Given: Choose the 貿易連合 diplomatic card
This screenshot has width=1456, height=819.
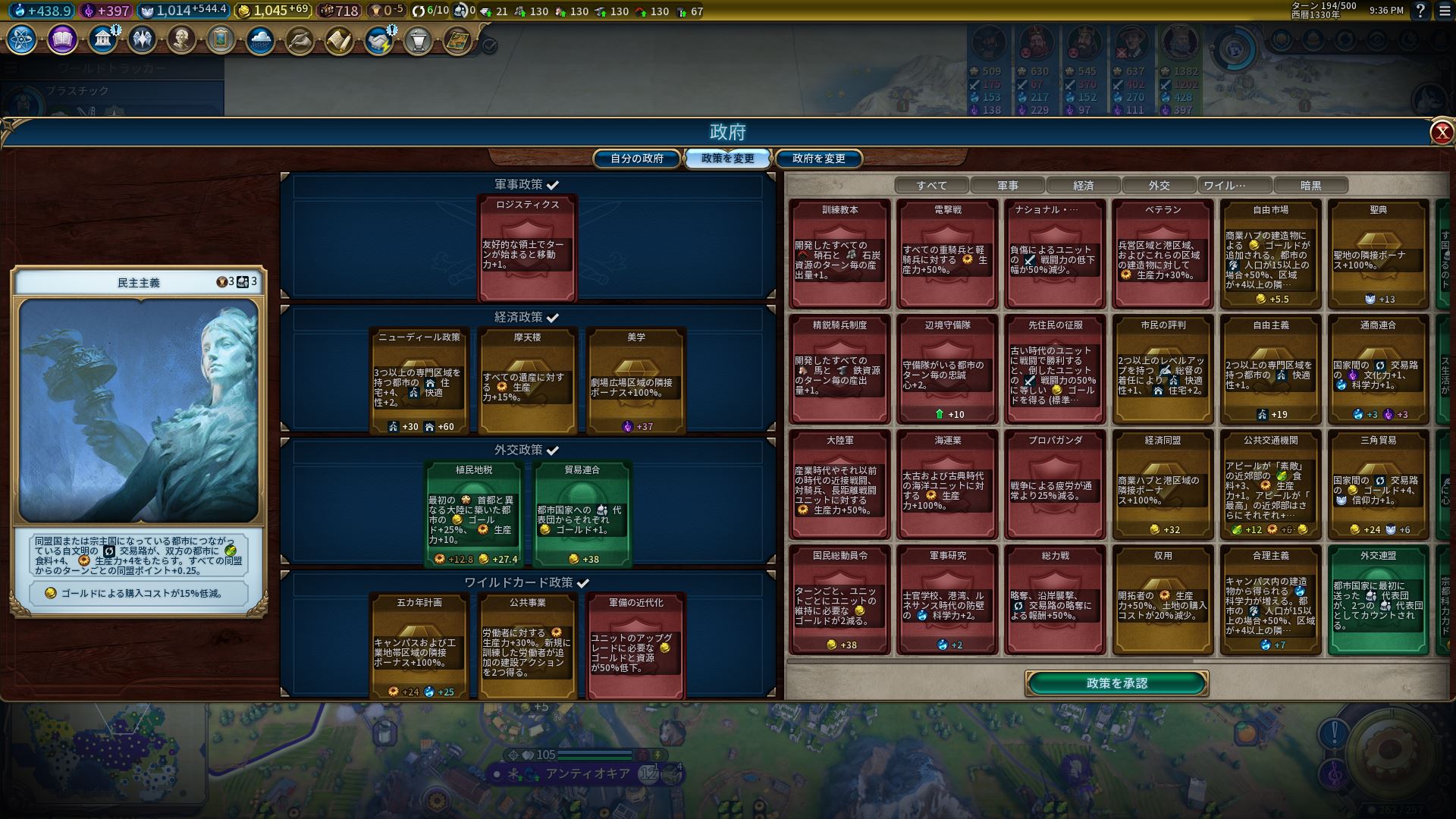Looking at the screenshot, I should [x=582, y=513].
